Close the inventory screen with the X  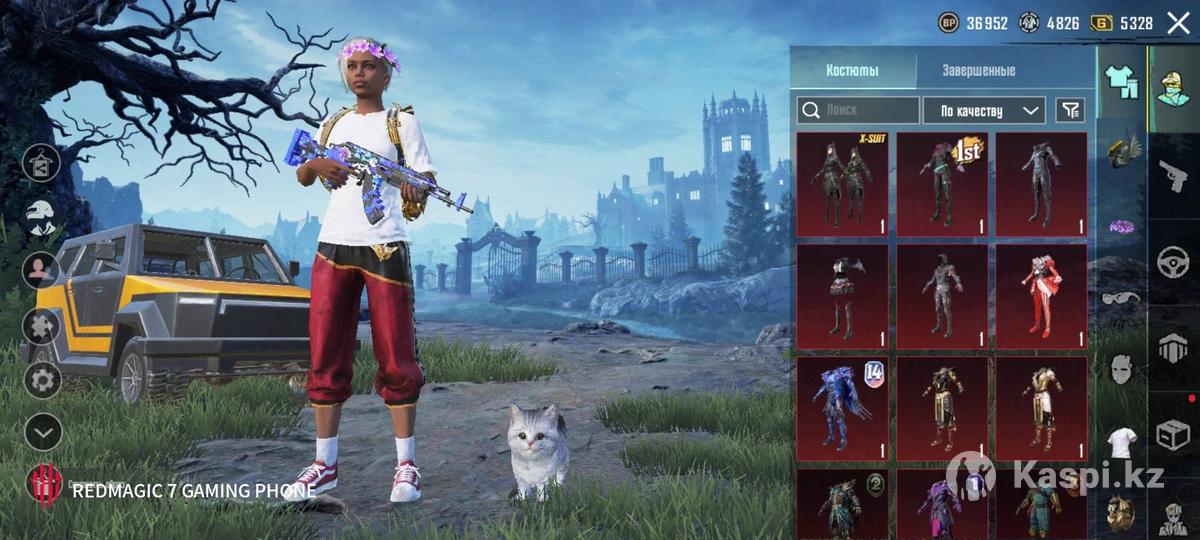[x=1178, y=23]
